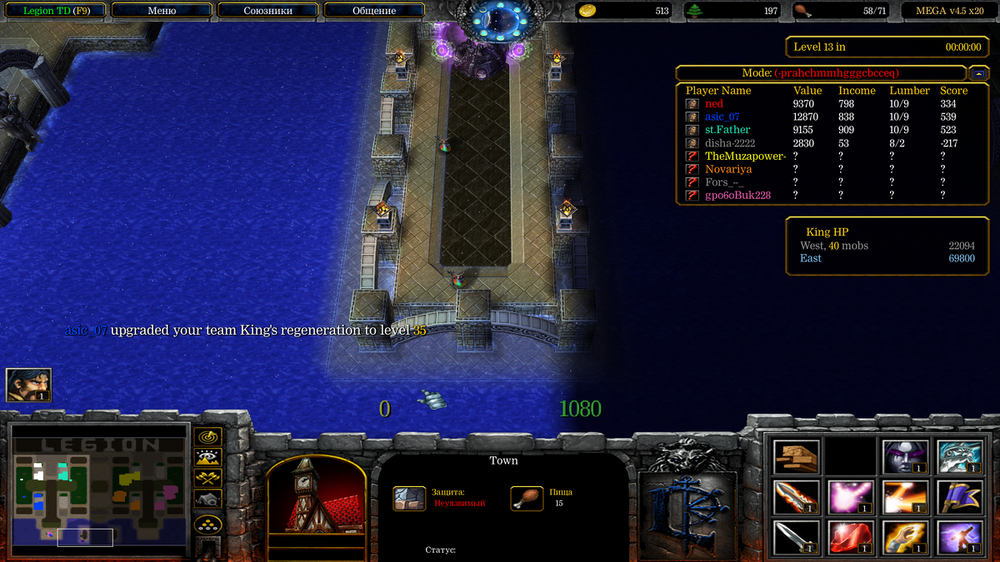Select the idle hero portrait icon
This screenshot has width=1000, height=562.
(x=29, y=385)
